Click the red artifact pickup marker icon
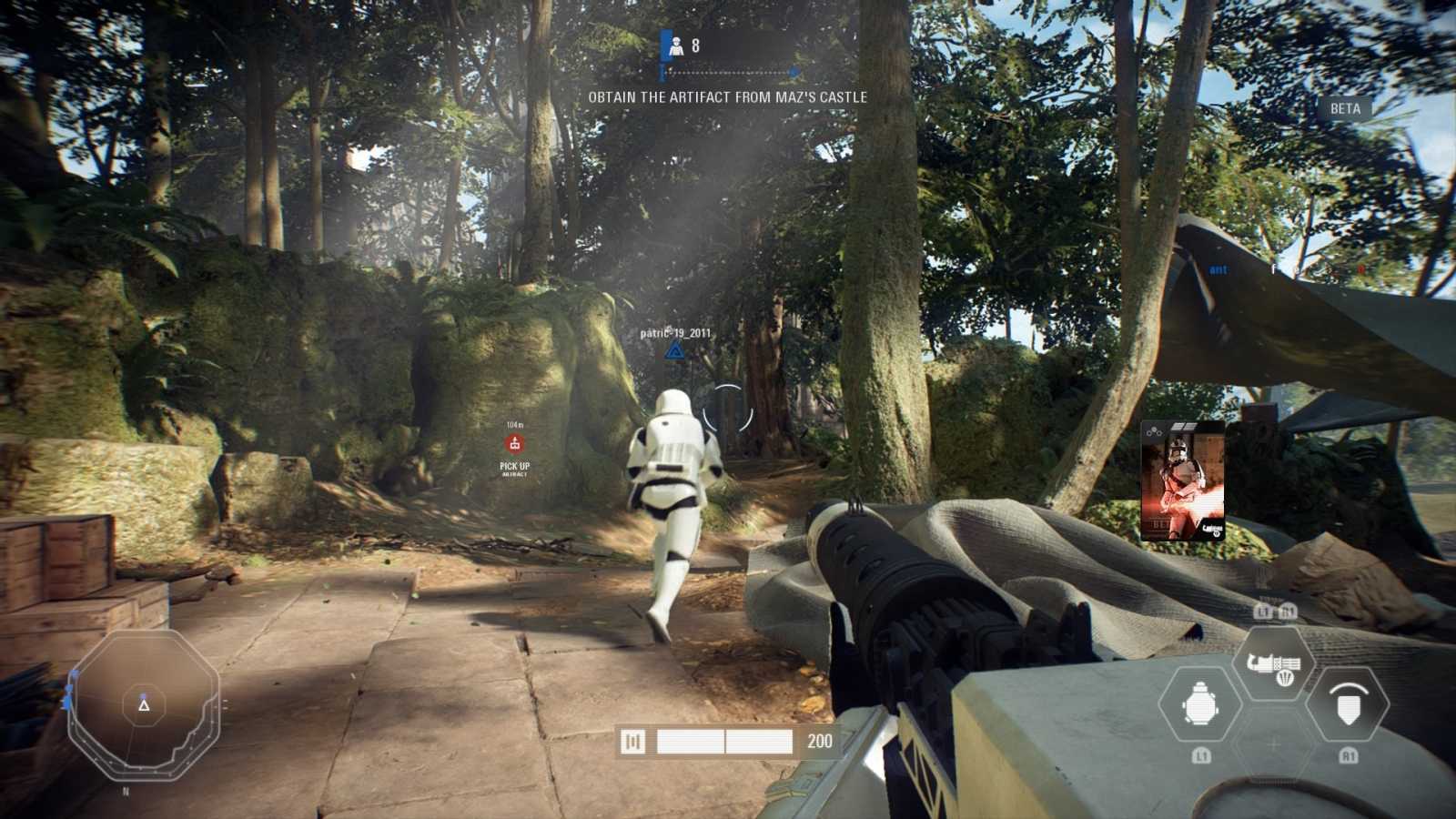 coord(516,444)
